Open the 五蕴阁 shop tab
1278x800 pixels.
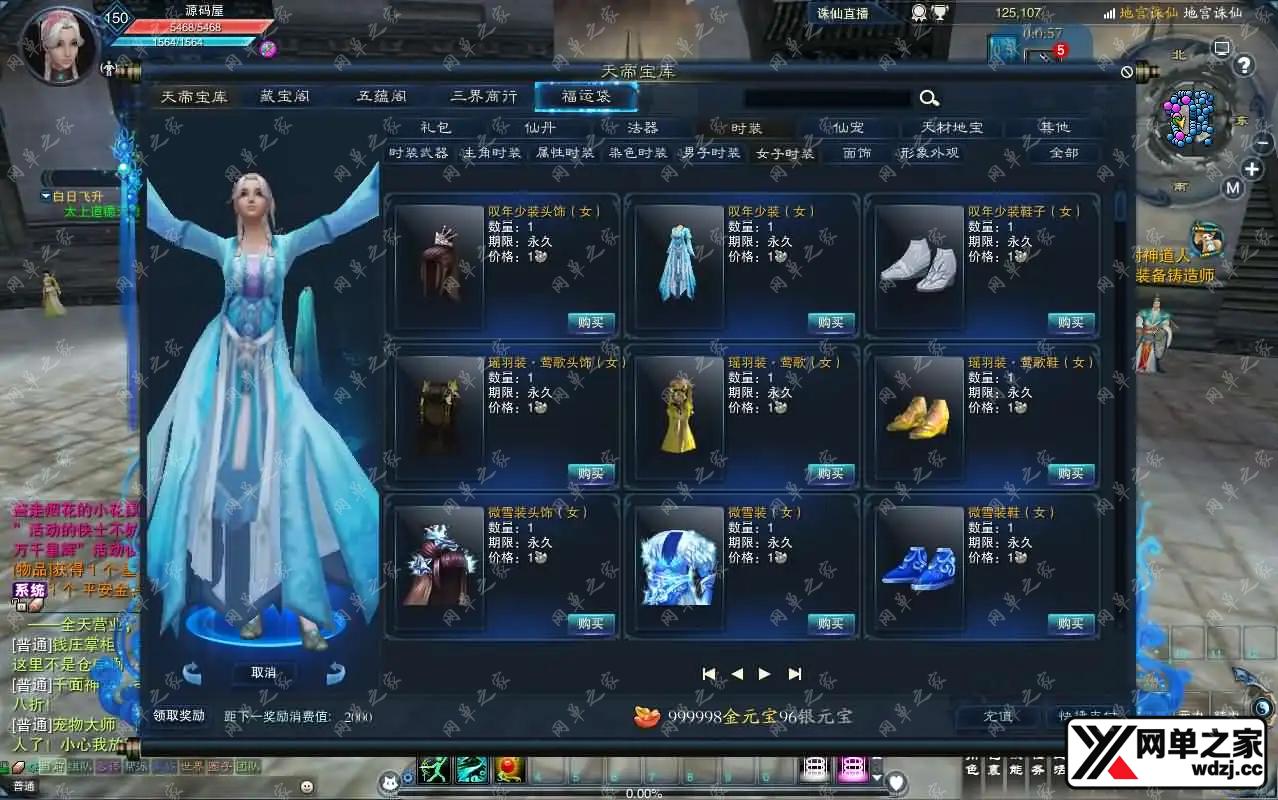tap(382, 97)
